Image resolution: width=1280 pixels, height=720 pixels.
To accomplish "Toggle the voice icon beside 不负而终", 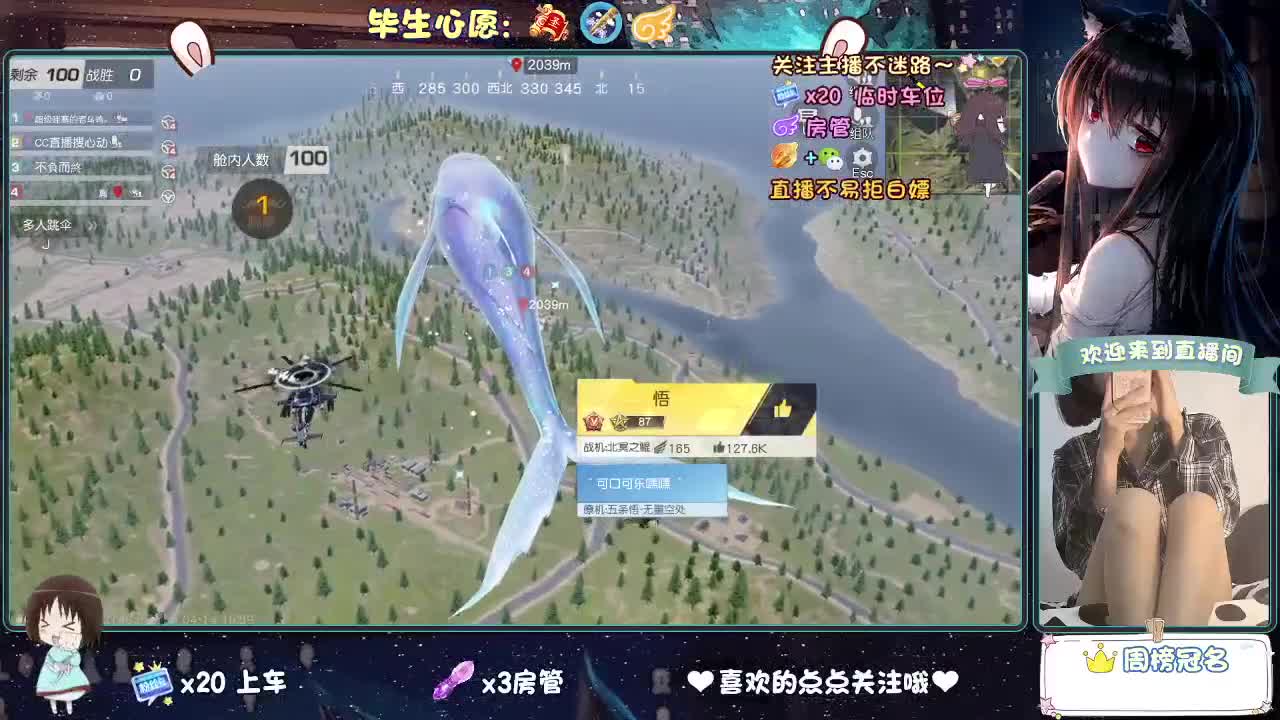I will [168, 171].
